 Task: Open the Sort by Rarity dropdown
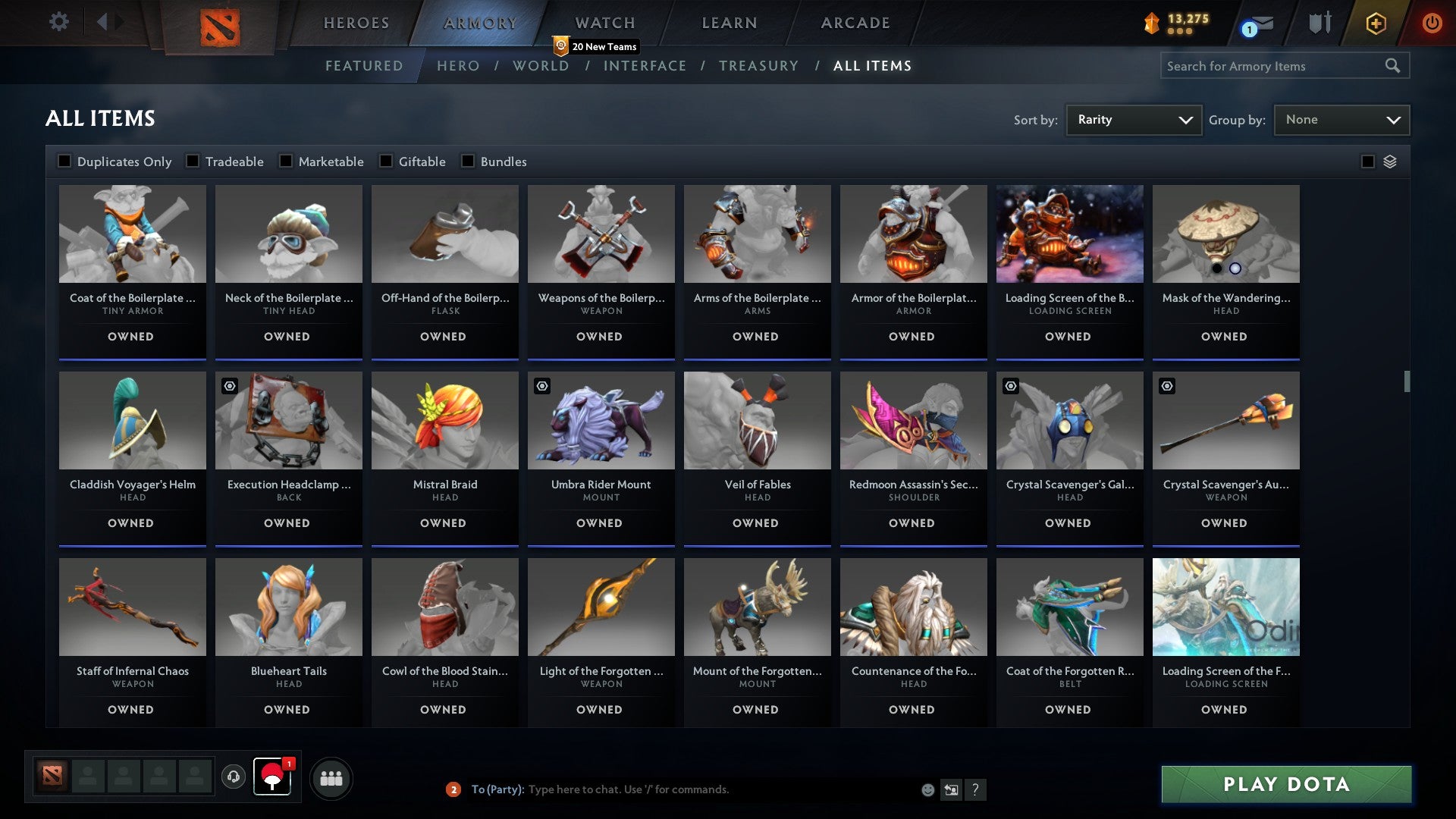(x=1133, y=119)
